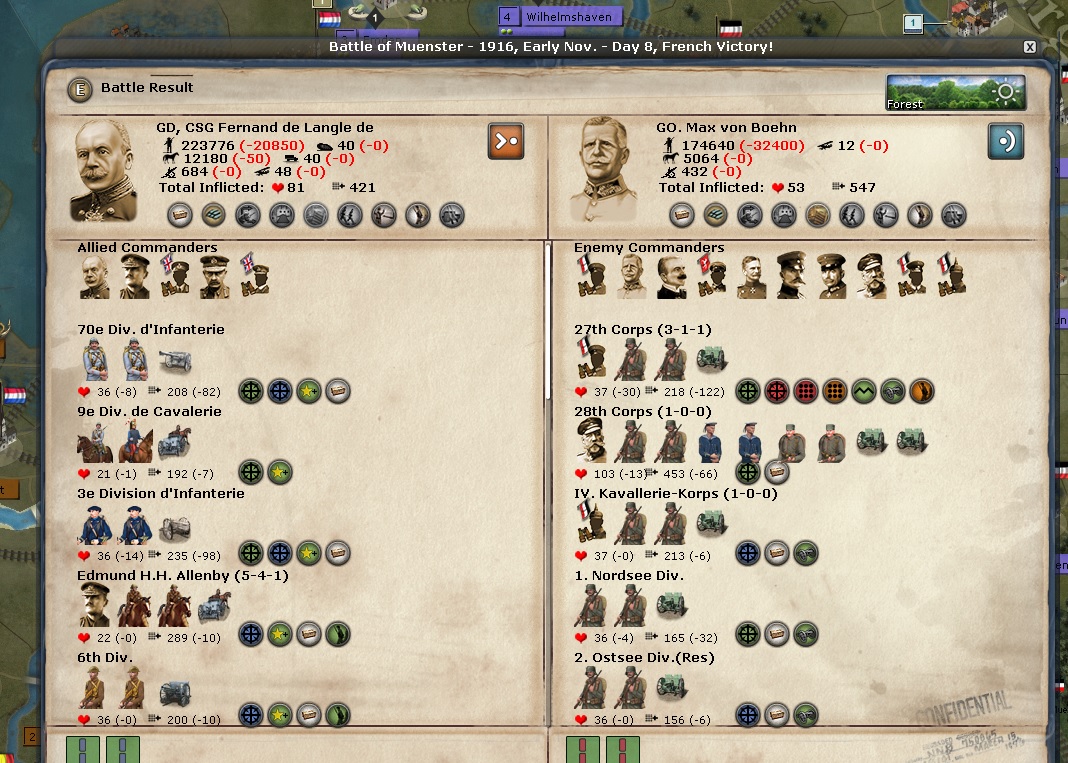The image size is (1068, 763).
Task: Select the IV. Kavallerie-Korps entry
Action: (675, 494)
